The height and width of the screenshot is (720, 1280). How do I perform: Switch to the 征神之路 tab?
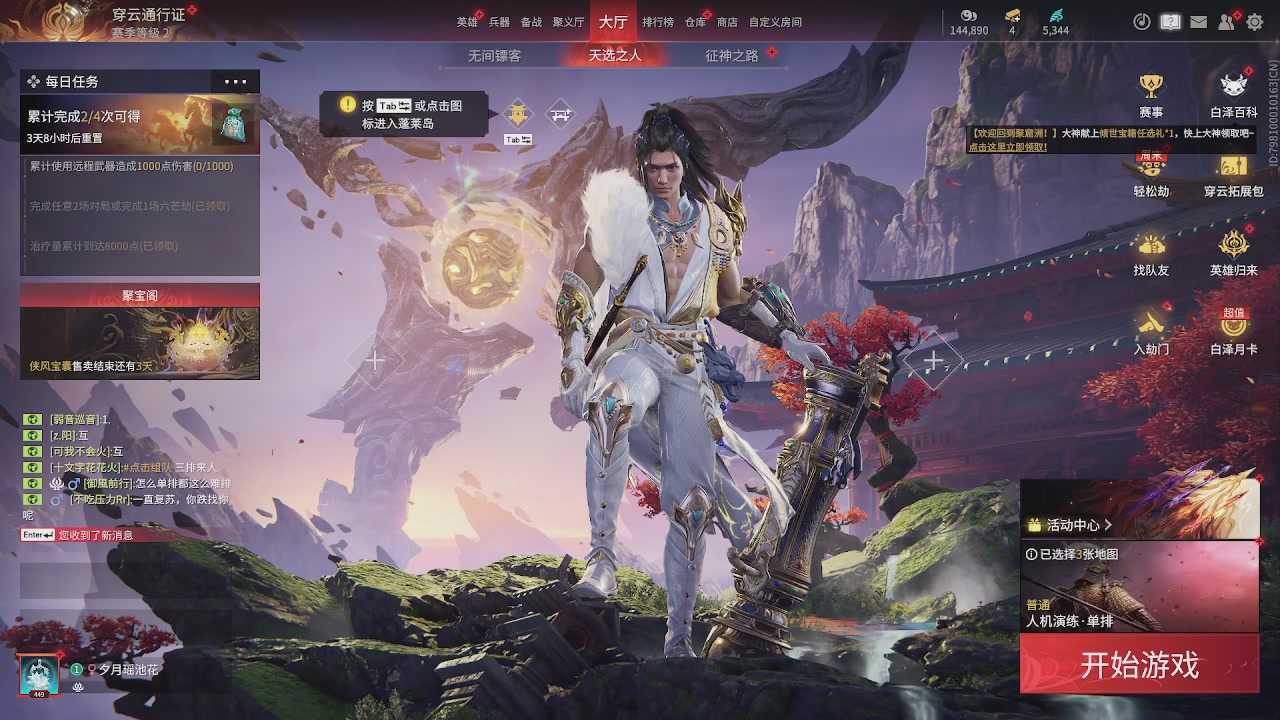(732, 56)
